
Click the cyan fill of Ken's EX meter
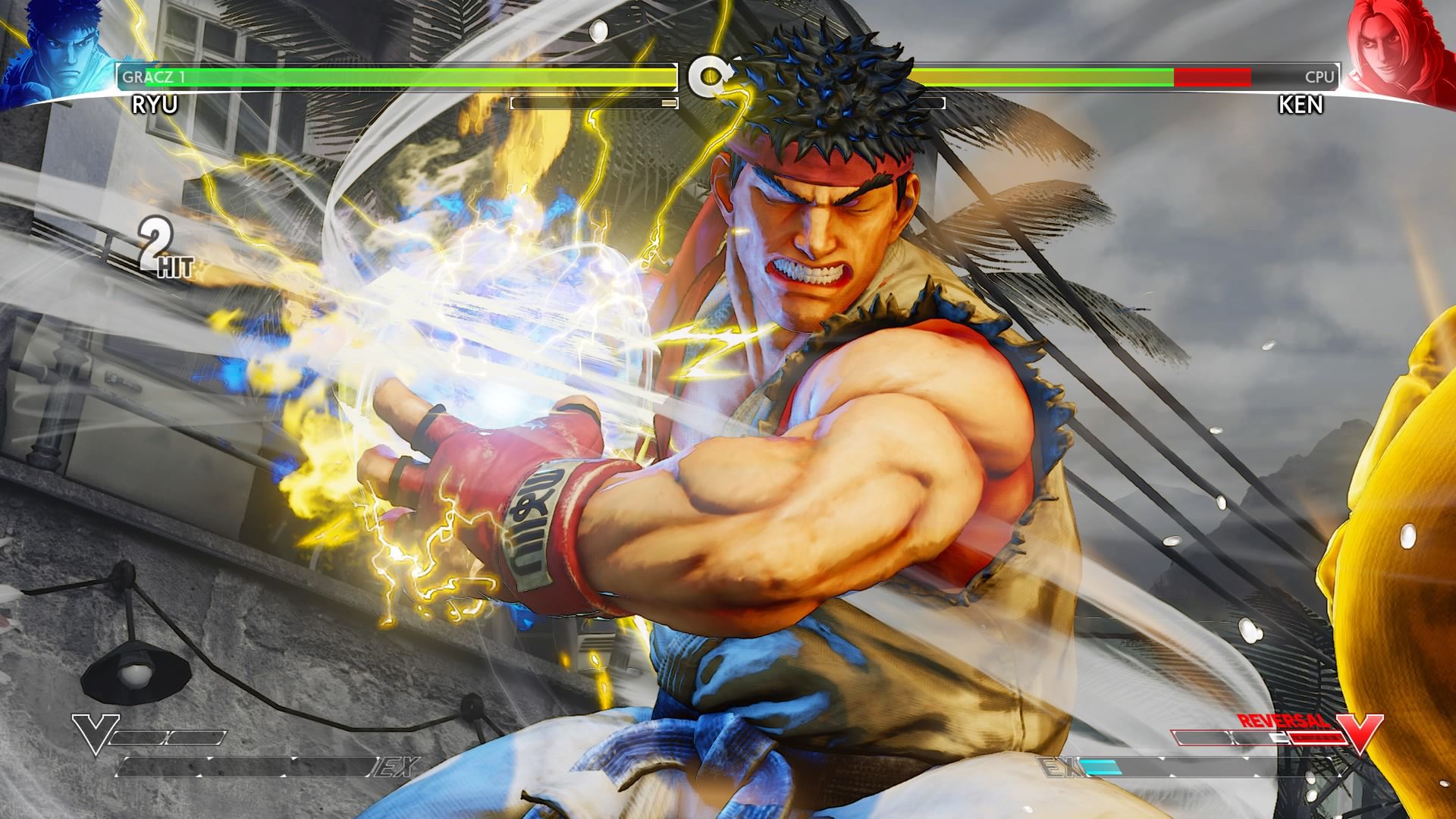click(1101, 766)
